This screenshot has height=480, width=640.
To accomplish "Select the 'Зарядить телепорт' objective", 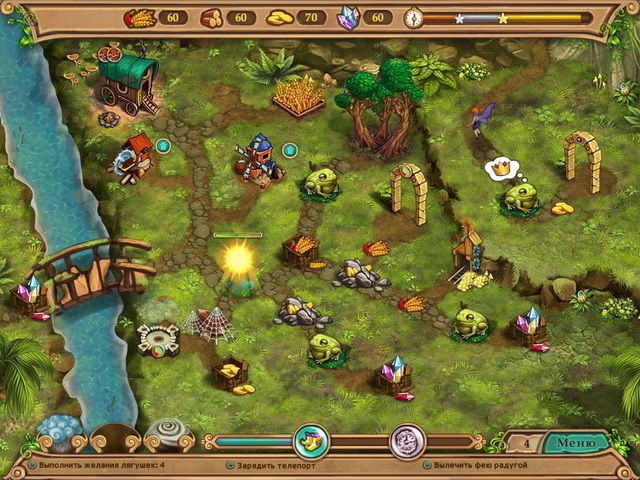I will point(273,465).
